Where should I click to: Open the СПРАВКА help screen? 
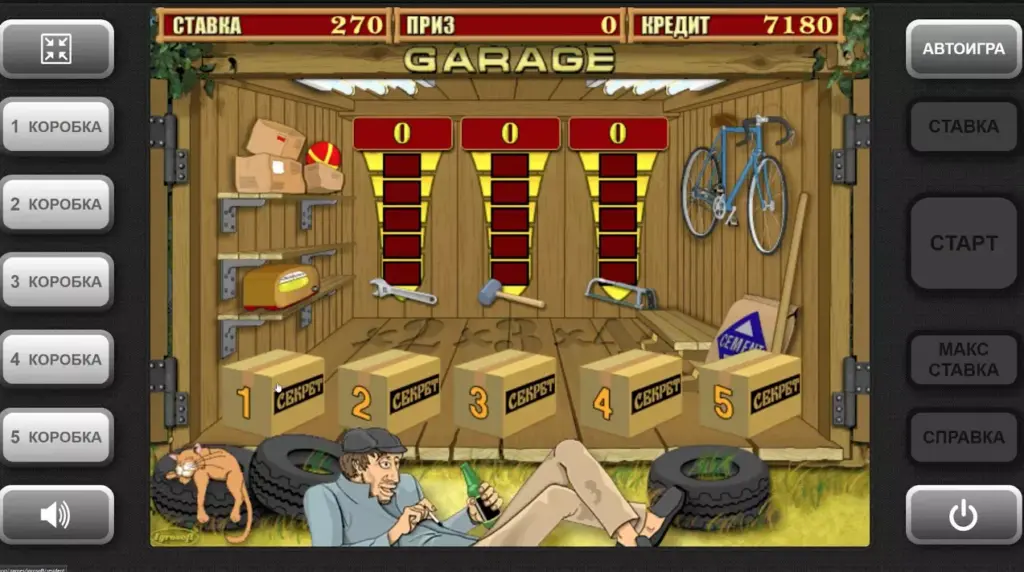point(963,437)
